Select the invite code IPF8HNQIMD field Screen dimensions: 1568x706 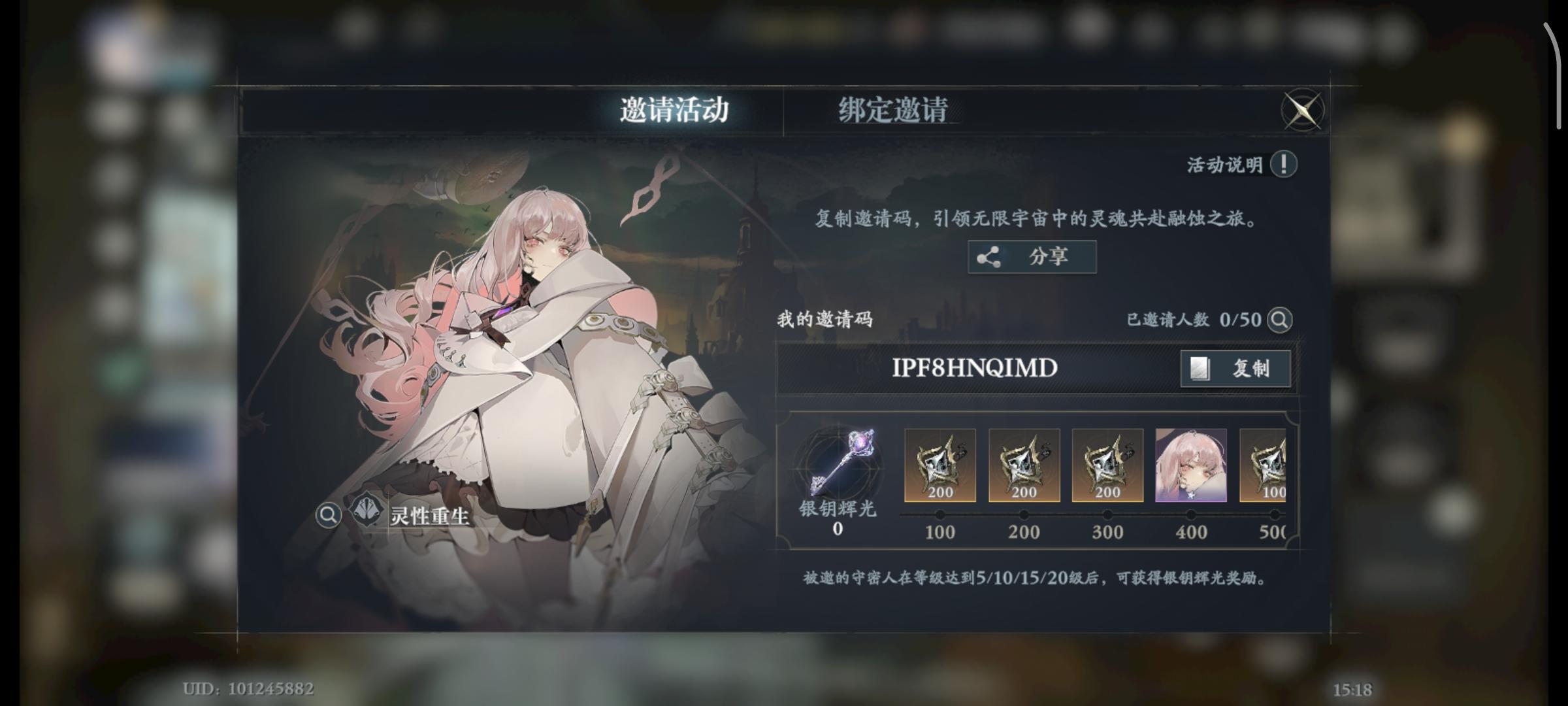click(973, 368)
